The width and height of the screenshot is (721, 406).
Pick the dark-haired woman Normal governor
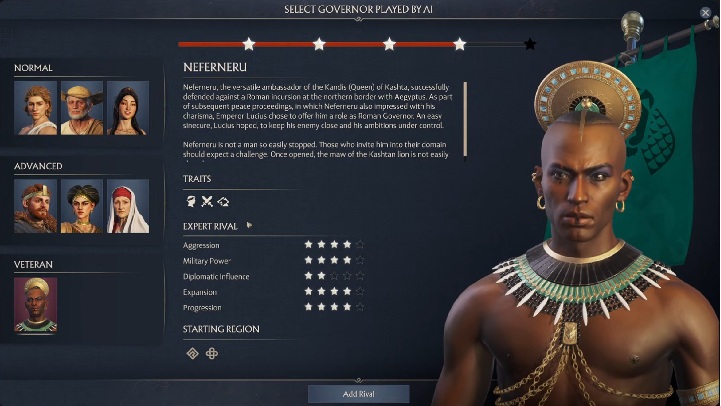128,108
